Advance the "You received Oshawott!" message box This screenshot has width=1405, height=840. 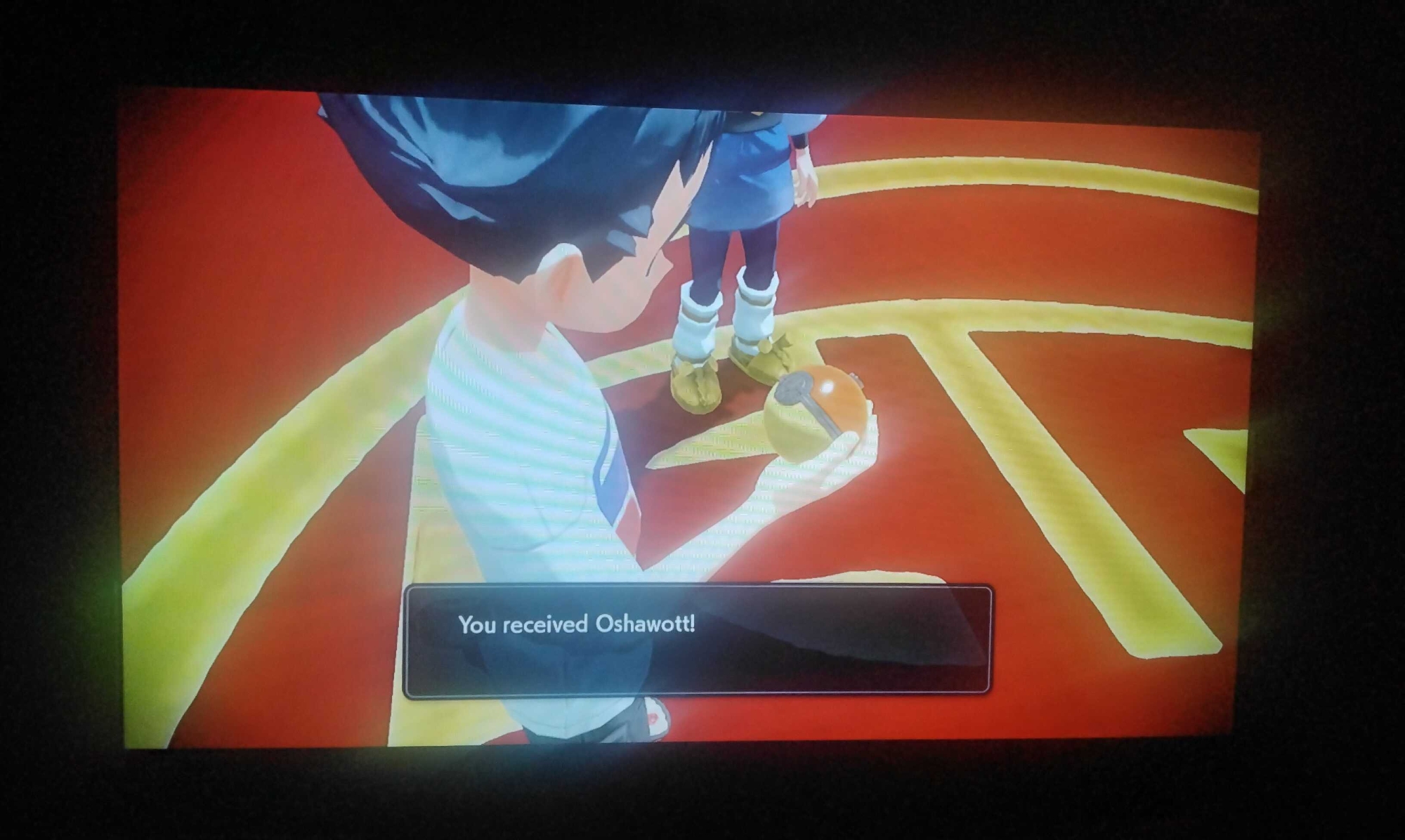[697, 641]
